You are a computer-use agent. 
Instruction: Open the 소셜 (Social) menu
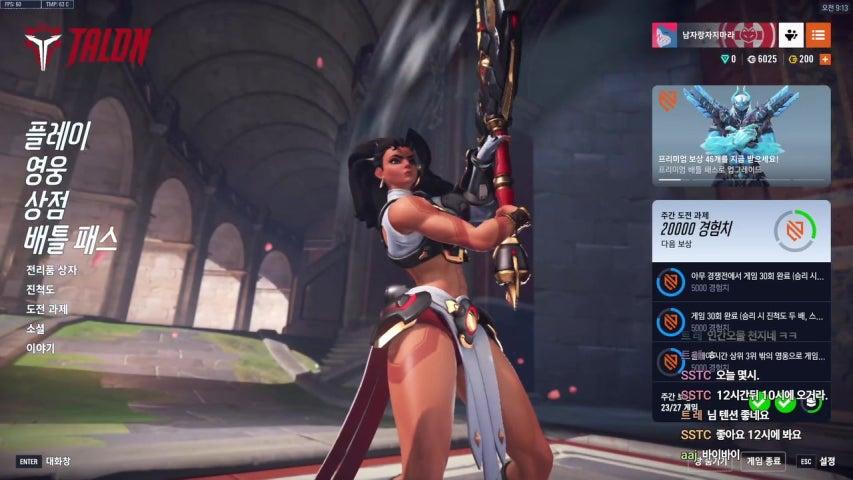(36, 328)
